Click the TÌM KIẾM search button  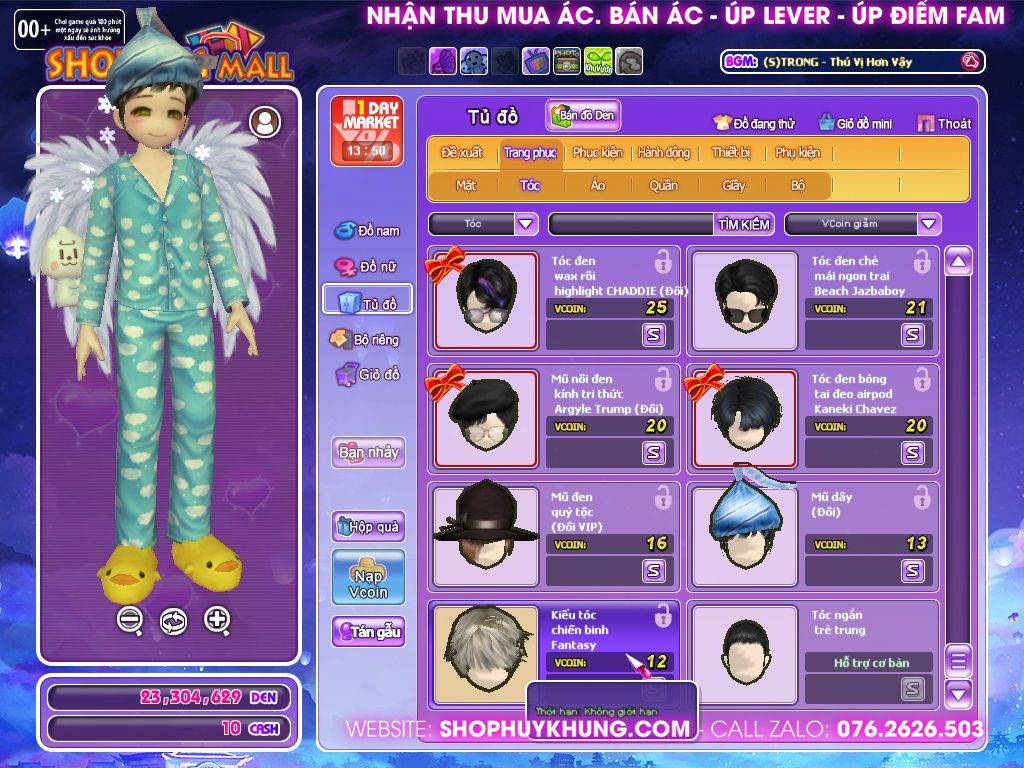(x=744, y=224)
